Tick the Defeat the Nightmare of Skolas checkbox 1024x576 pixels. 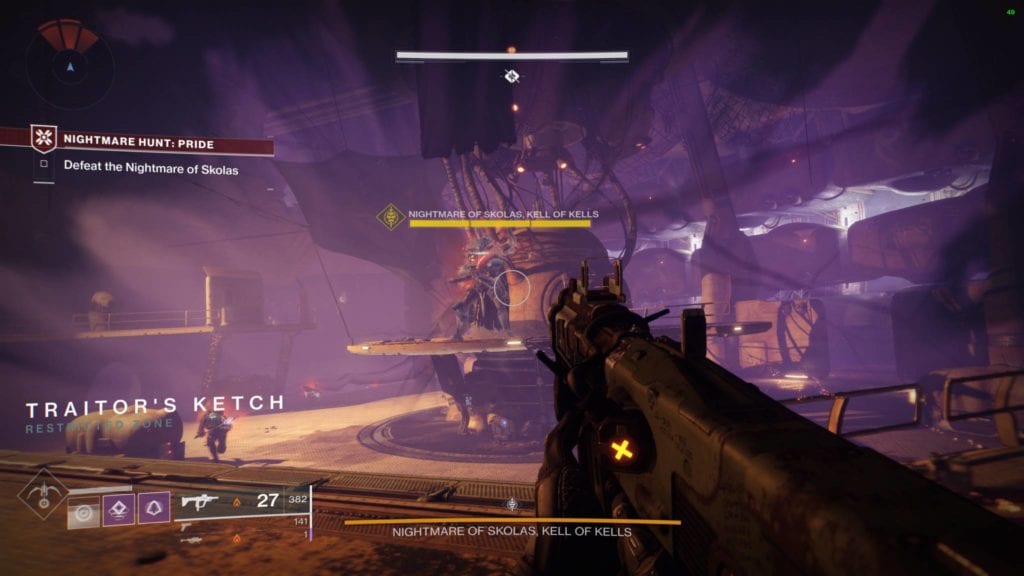[43, 166]
